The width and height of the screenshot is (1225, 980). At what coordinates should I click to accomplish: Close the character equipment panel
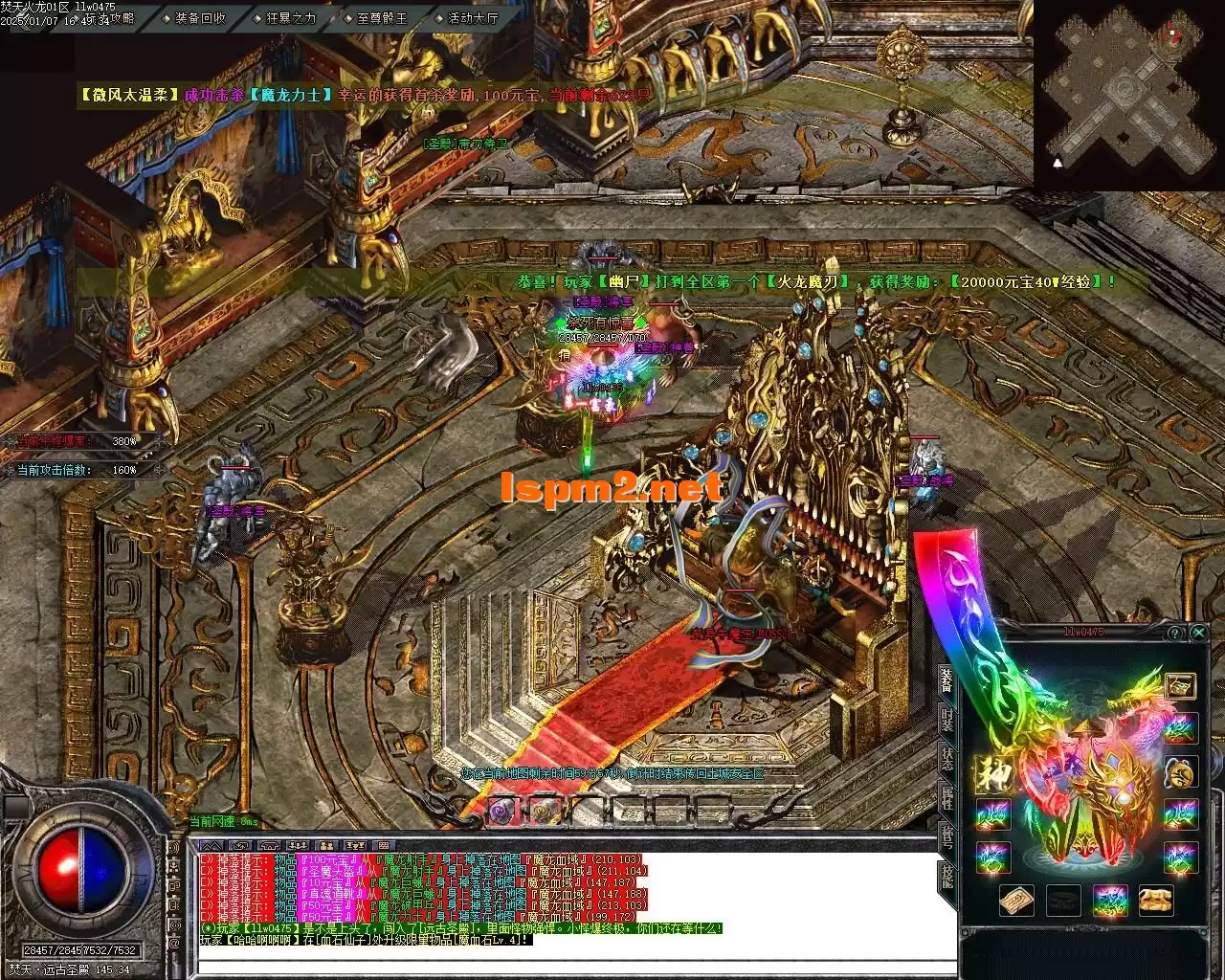coord(1198,633)
